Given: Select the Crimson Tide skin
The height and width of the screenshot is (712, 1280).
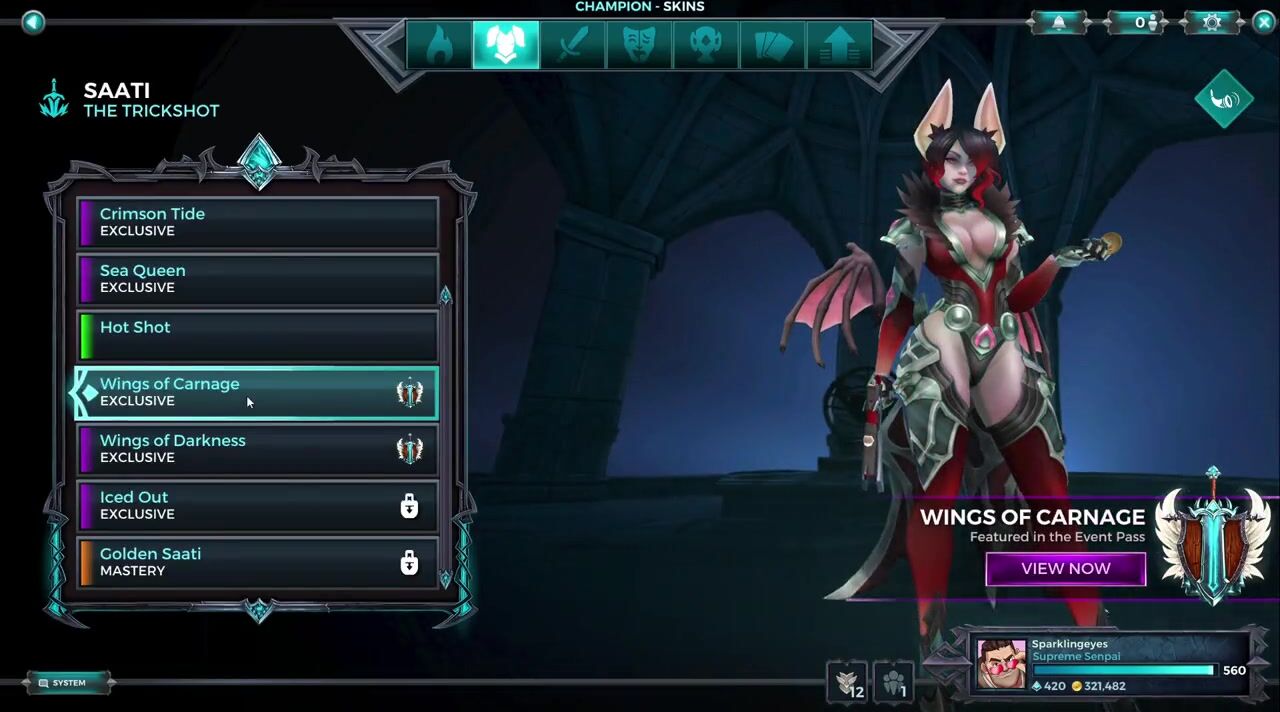Looking at the screenshot, I should 258,222.
